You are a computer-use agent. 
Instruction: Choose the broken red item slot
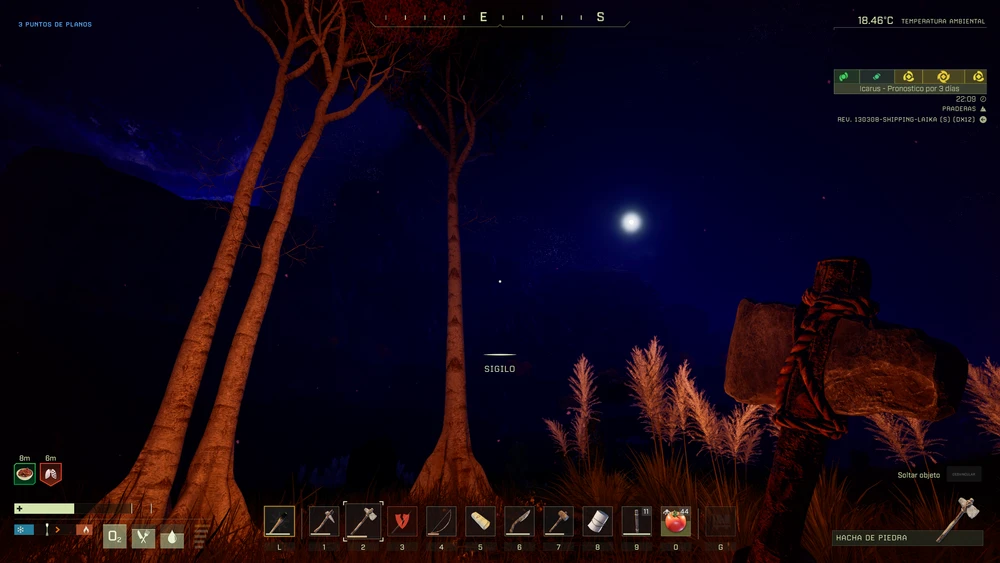coord(402,521)
